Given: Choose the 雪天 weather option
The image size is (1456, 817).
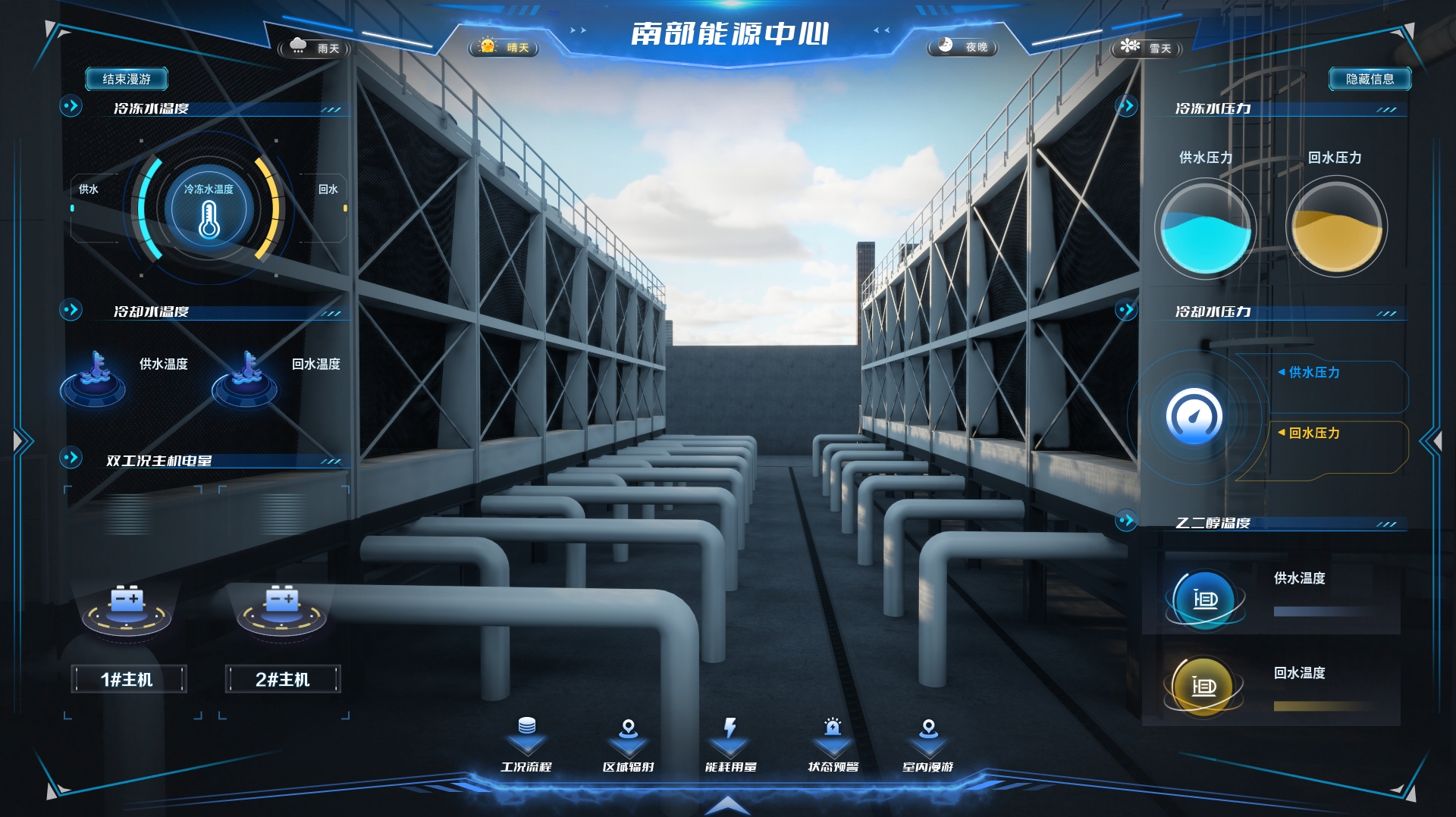Looking at the screenshot, I should (x=1147, y=48).
